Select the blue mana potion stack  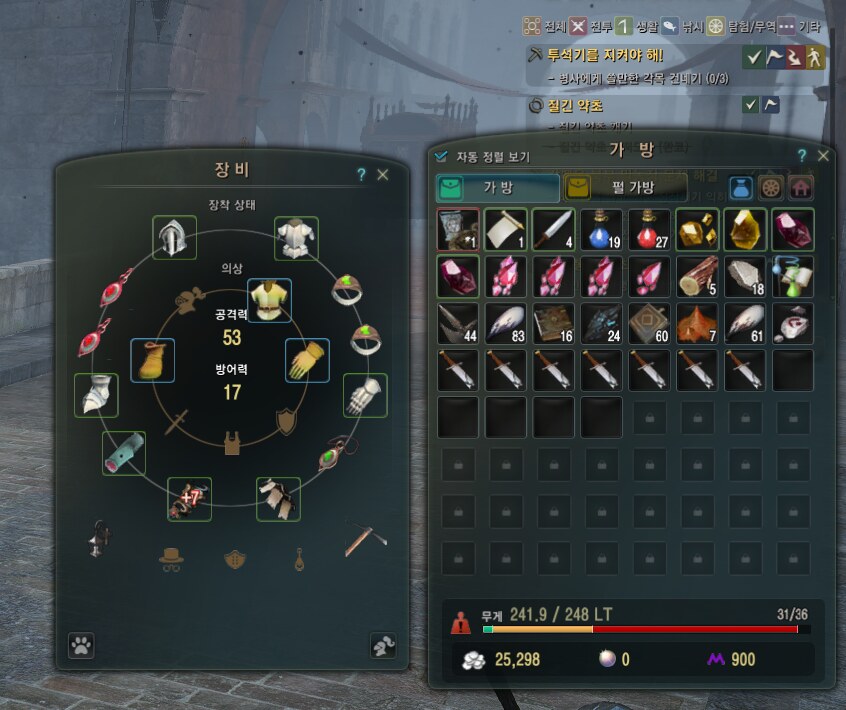coord(601,229)
